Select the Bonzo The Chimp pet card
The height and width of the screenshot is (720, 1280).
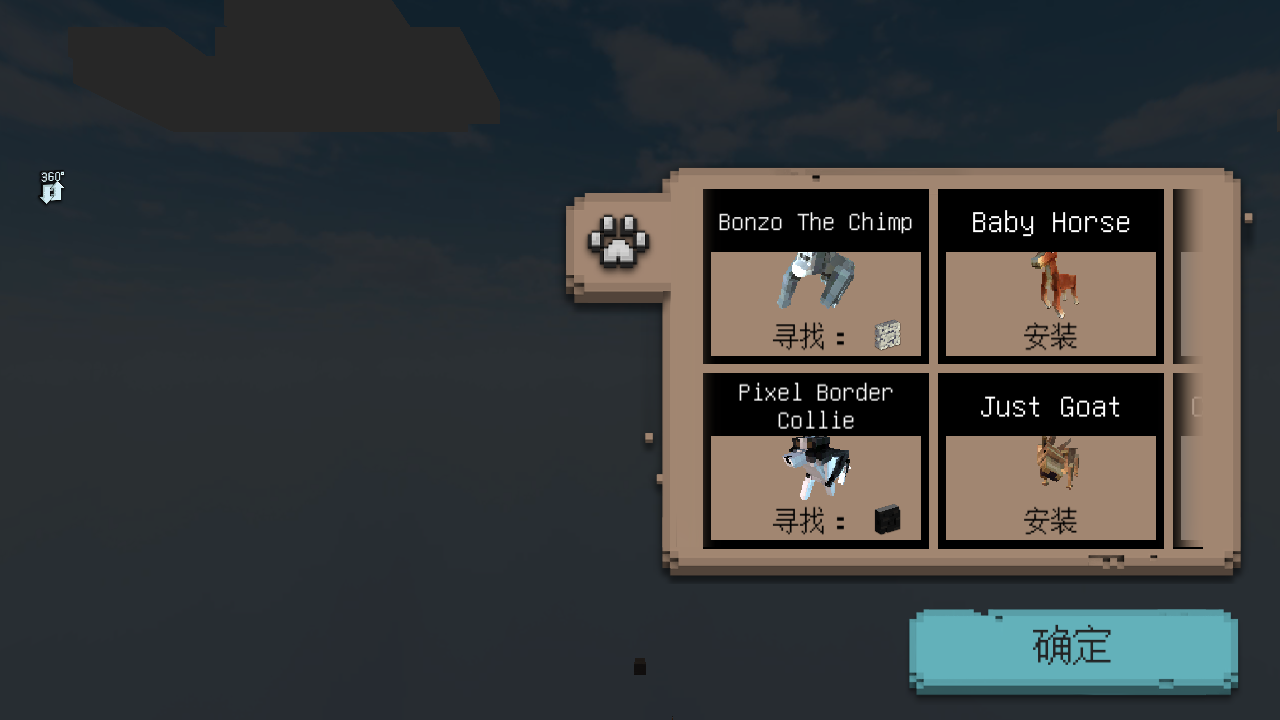[815, 276]
